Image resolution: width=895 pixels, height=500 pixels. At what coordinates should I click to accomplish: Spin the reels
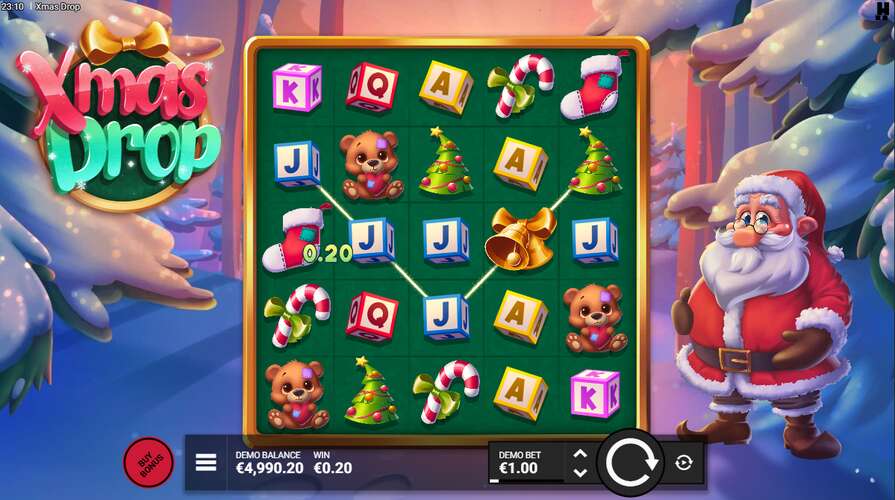[630, 462]
